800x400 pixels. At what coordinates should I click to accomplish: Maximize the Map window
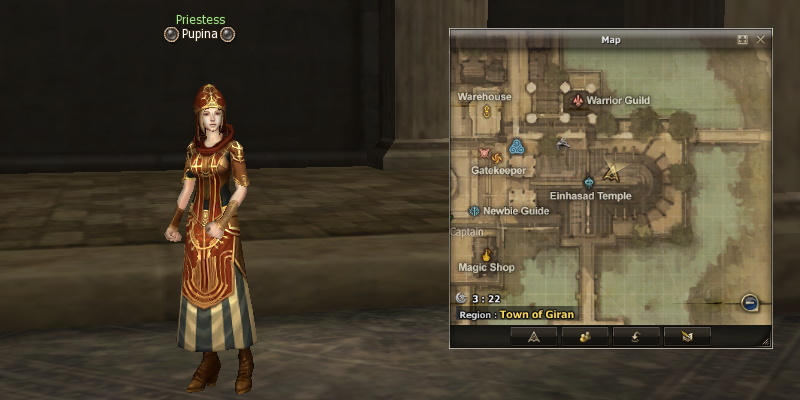(x=743, y=40)
